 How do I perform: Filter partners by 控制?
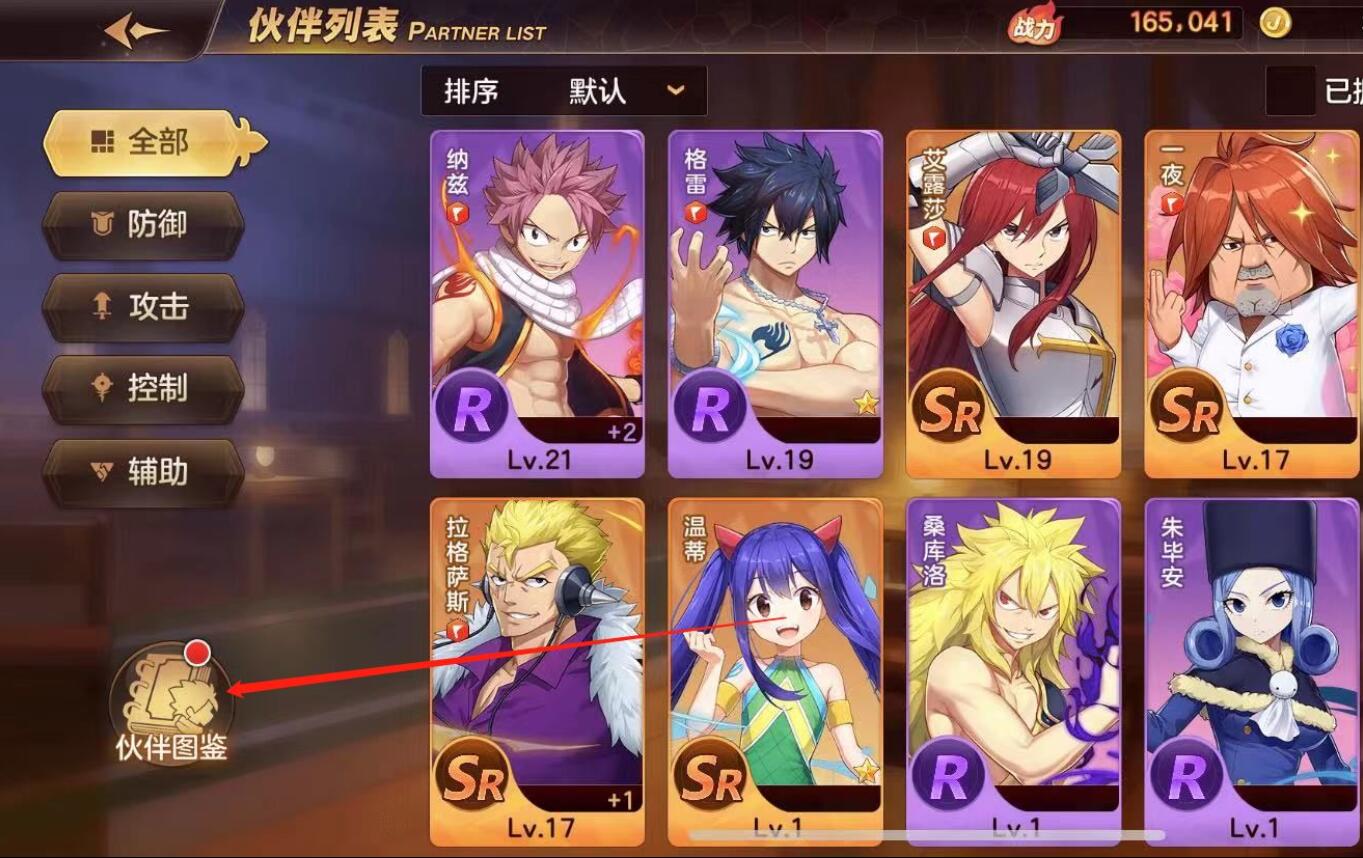pos(144,388)
